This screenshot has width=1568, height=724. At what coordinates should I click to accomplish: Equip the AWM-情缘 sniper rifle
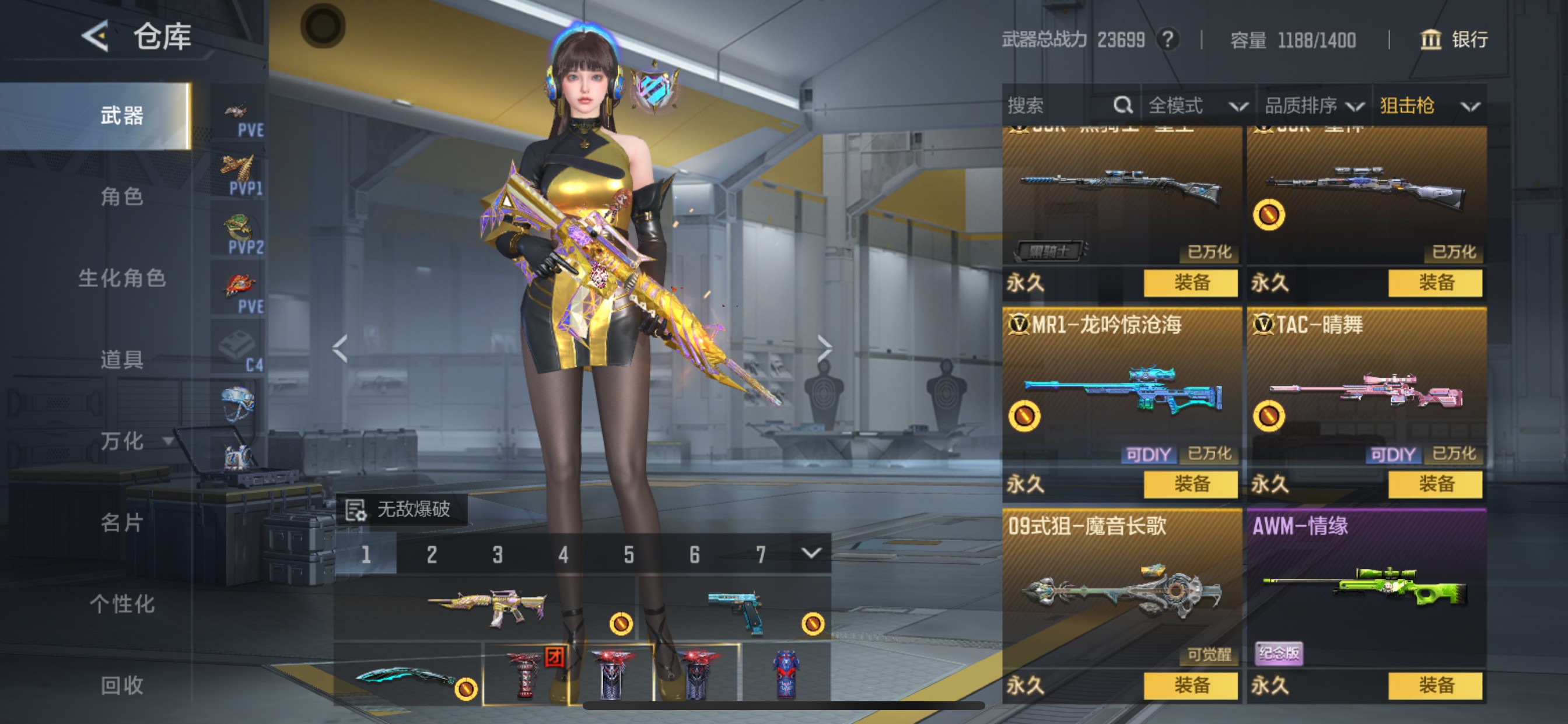pos(1436,686)
